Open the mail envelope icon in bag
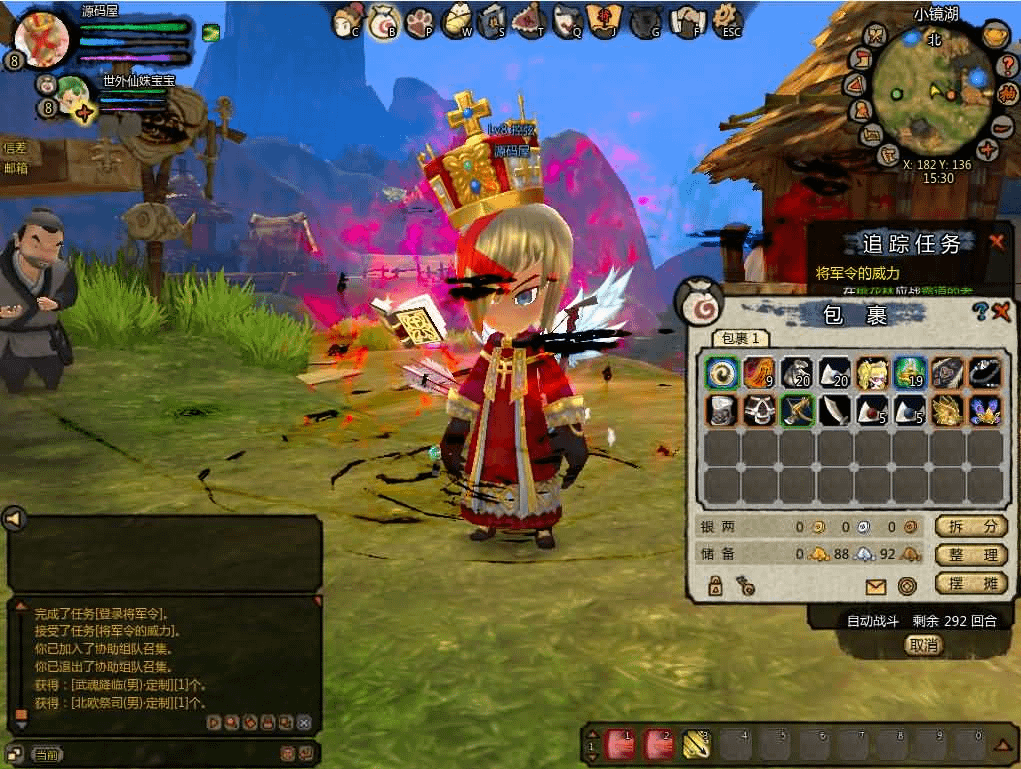Viewport: 1021px width, 769px height. (x=876, y=586)
